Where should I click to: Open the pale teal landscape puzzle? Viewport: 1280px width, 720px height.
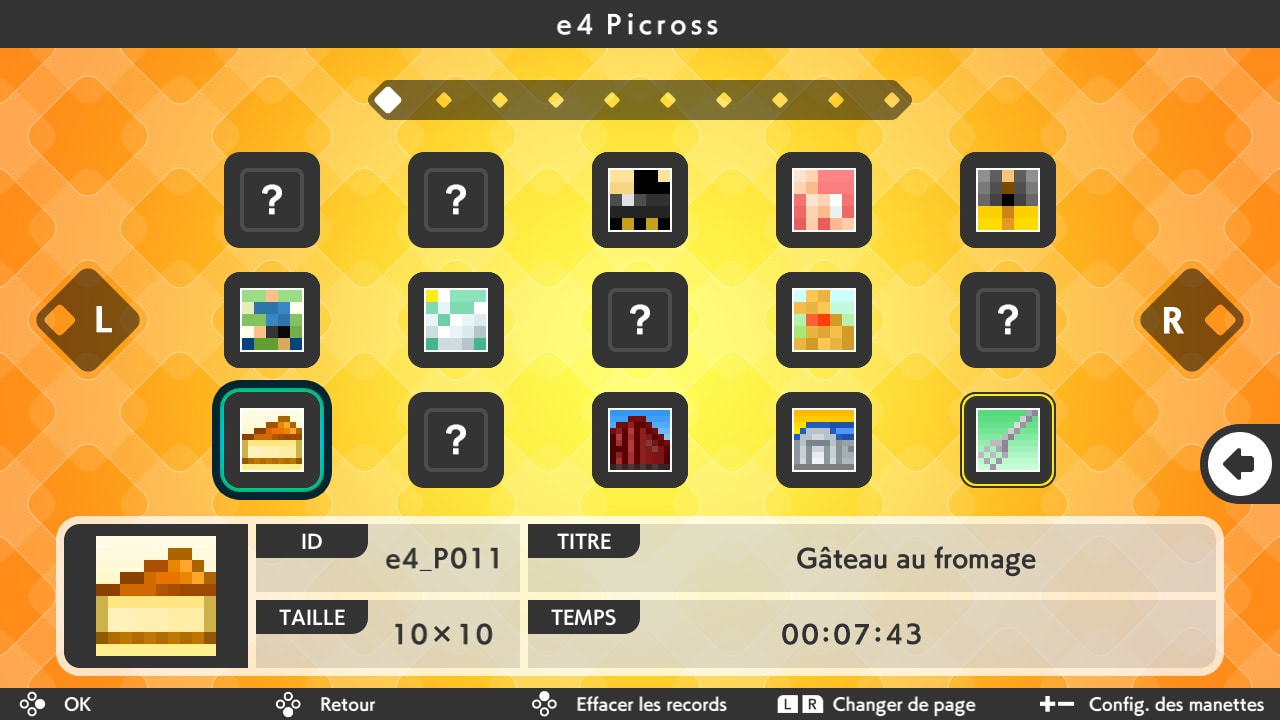(455, 320)
